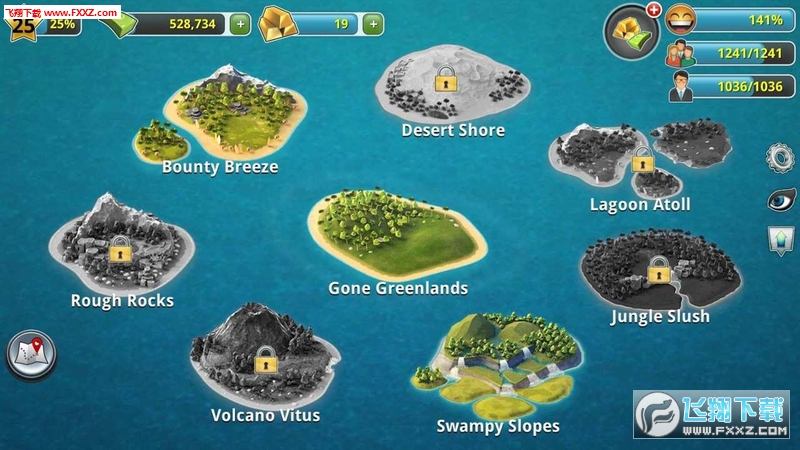Toggle the eye view icon
The image size is (800, 450).
[780, 199]
